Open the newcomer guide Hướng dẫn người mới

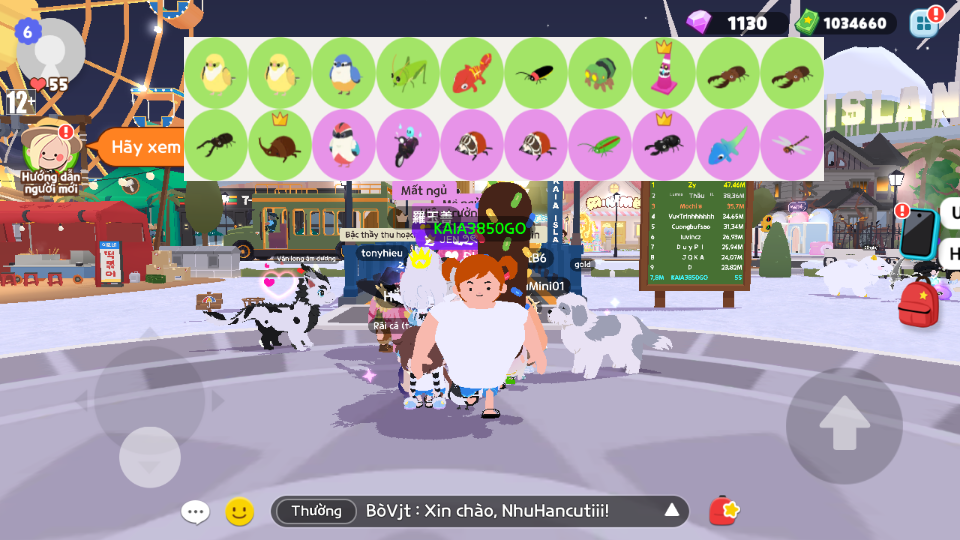(50, 150)
